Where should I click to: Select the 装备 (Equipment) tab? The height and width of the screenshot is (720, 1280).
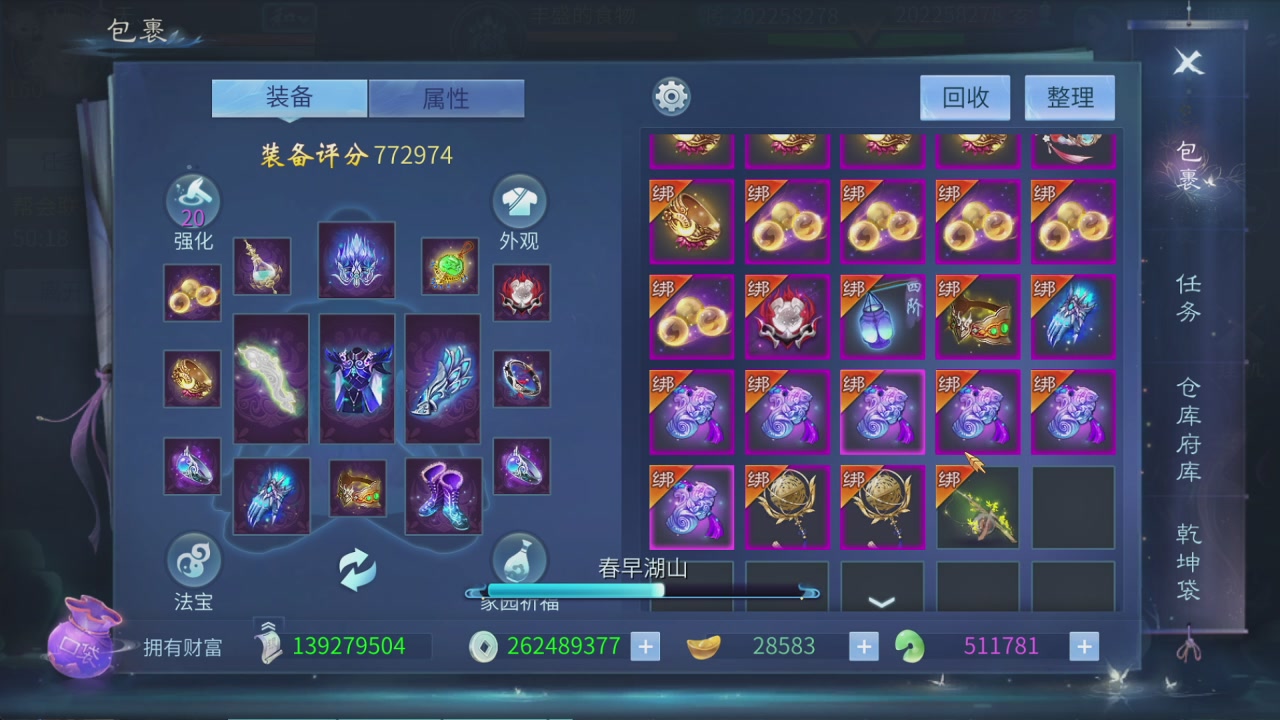pos(289,98)
